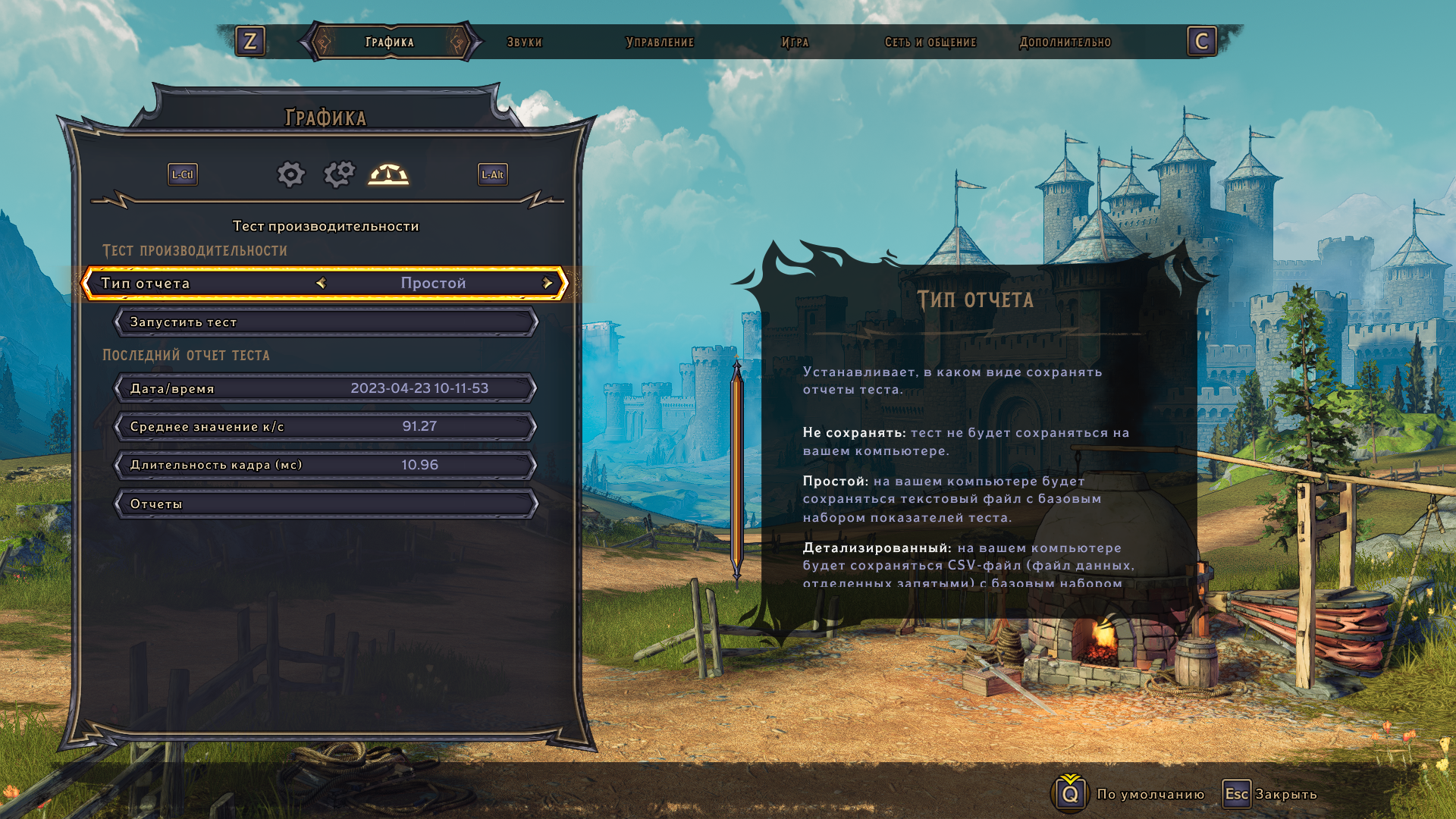Viewport: 1456px width, 819px height.
Task: Open the Управление settings tab
Action: 660,42
